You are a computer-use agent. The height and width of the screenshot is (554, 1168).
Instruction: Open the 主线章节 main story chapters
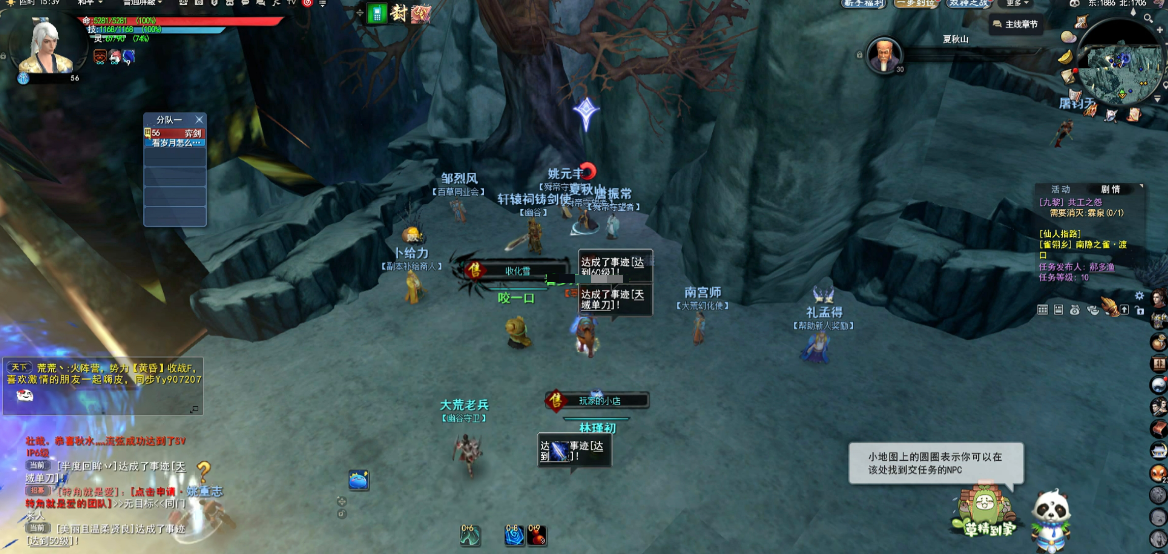[1016, 24]
